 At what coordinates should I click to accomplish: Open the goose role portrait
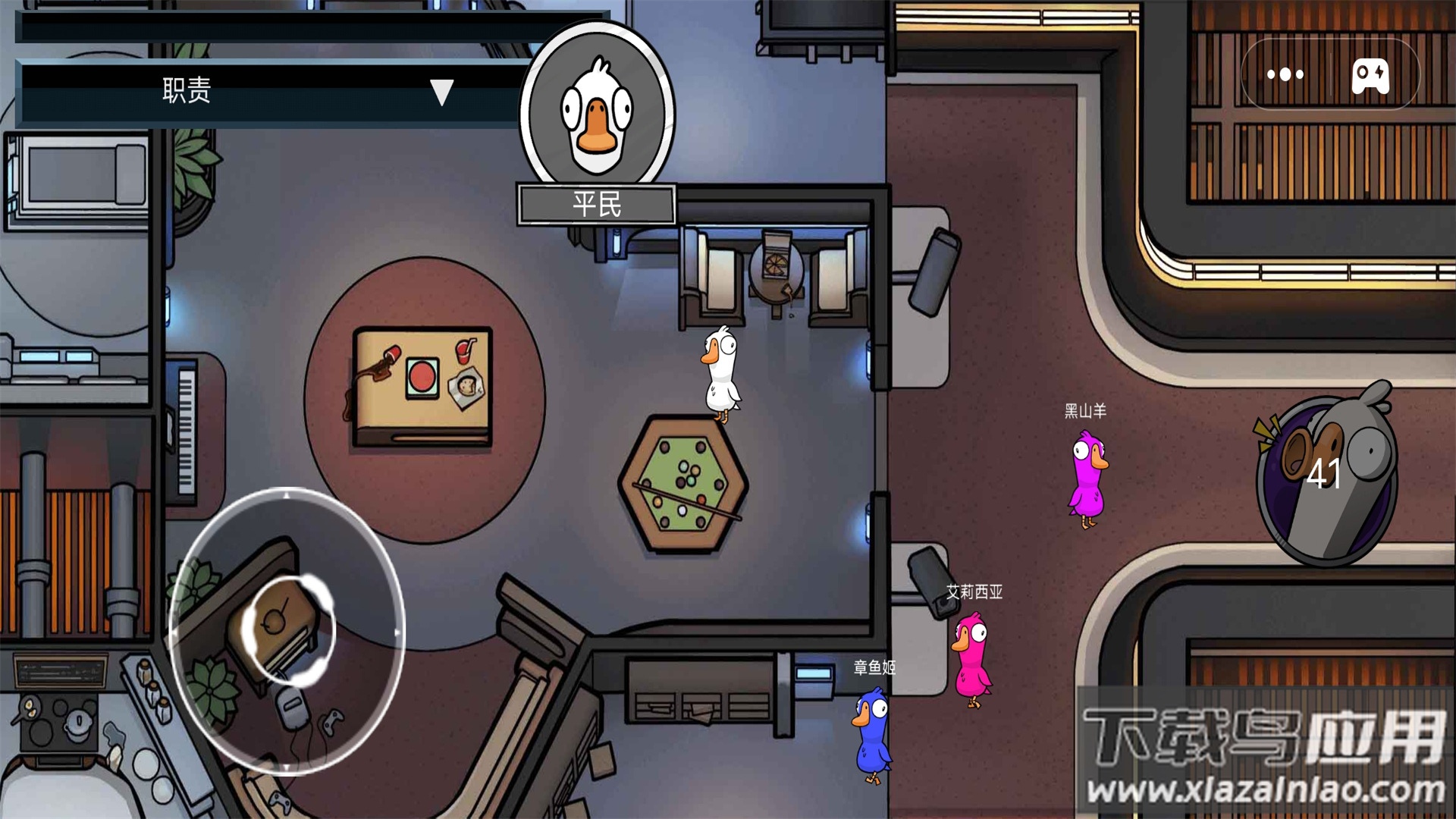(597, 108)
